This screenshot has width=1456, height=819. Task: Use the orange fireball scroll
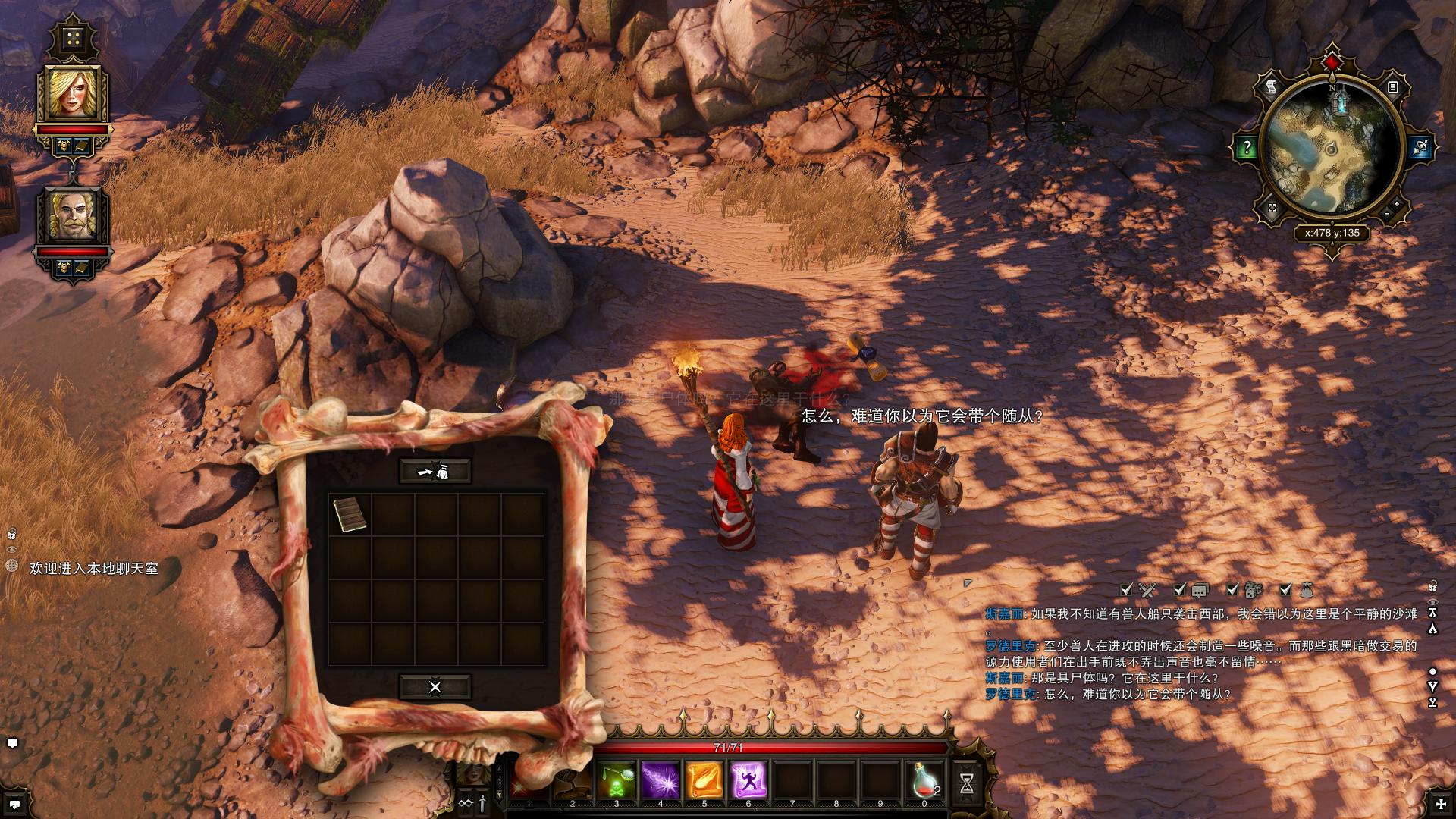[704, 781]
